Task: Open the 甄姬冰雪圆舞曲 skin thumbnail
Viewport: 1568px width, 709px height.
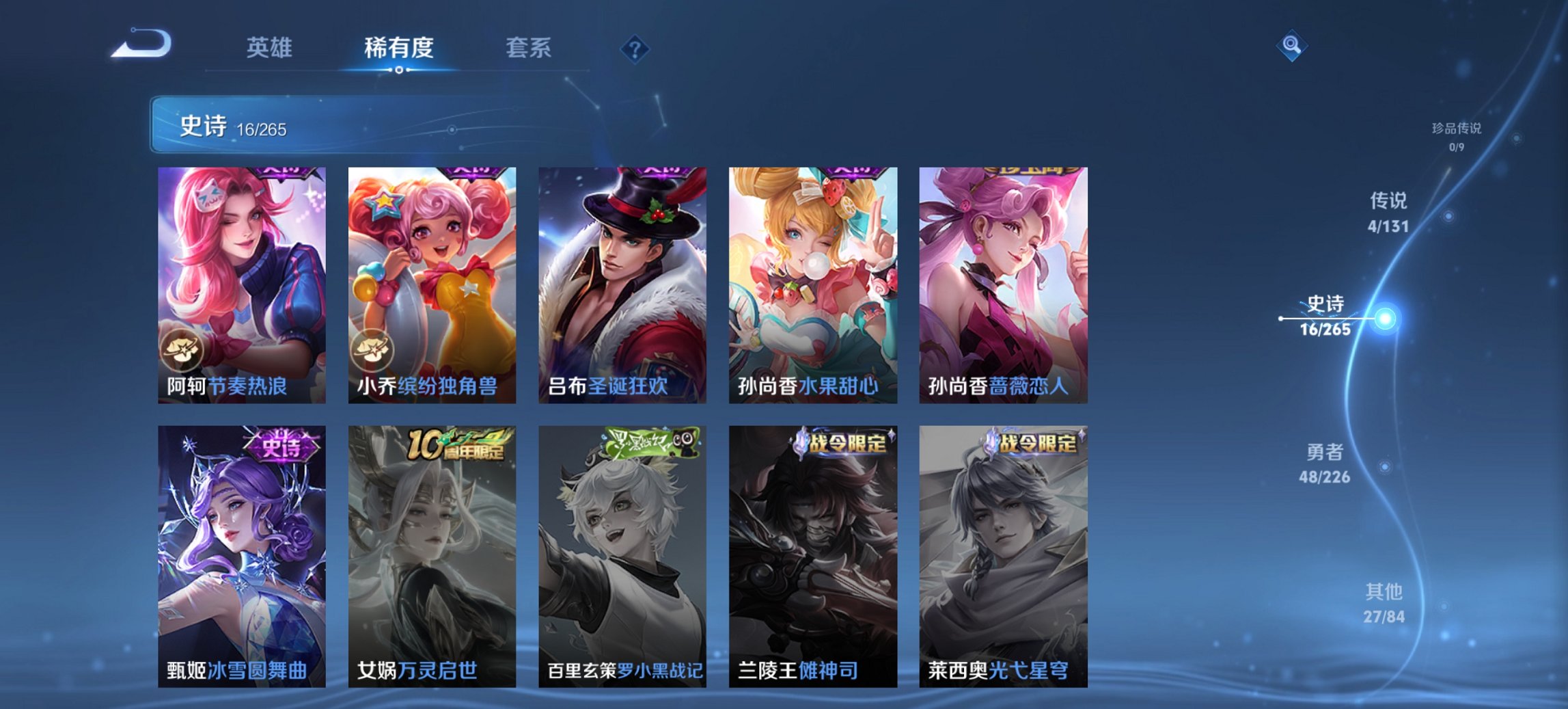Action: pyautogui.click(x=240, y=554)
